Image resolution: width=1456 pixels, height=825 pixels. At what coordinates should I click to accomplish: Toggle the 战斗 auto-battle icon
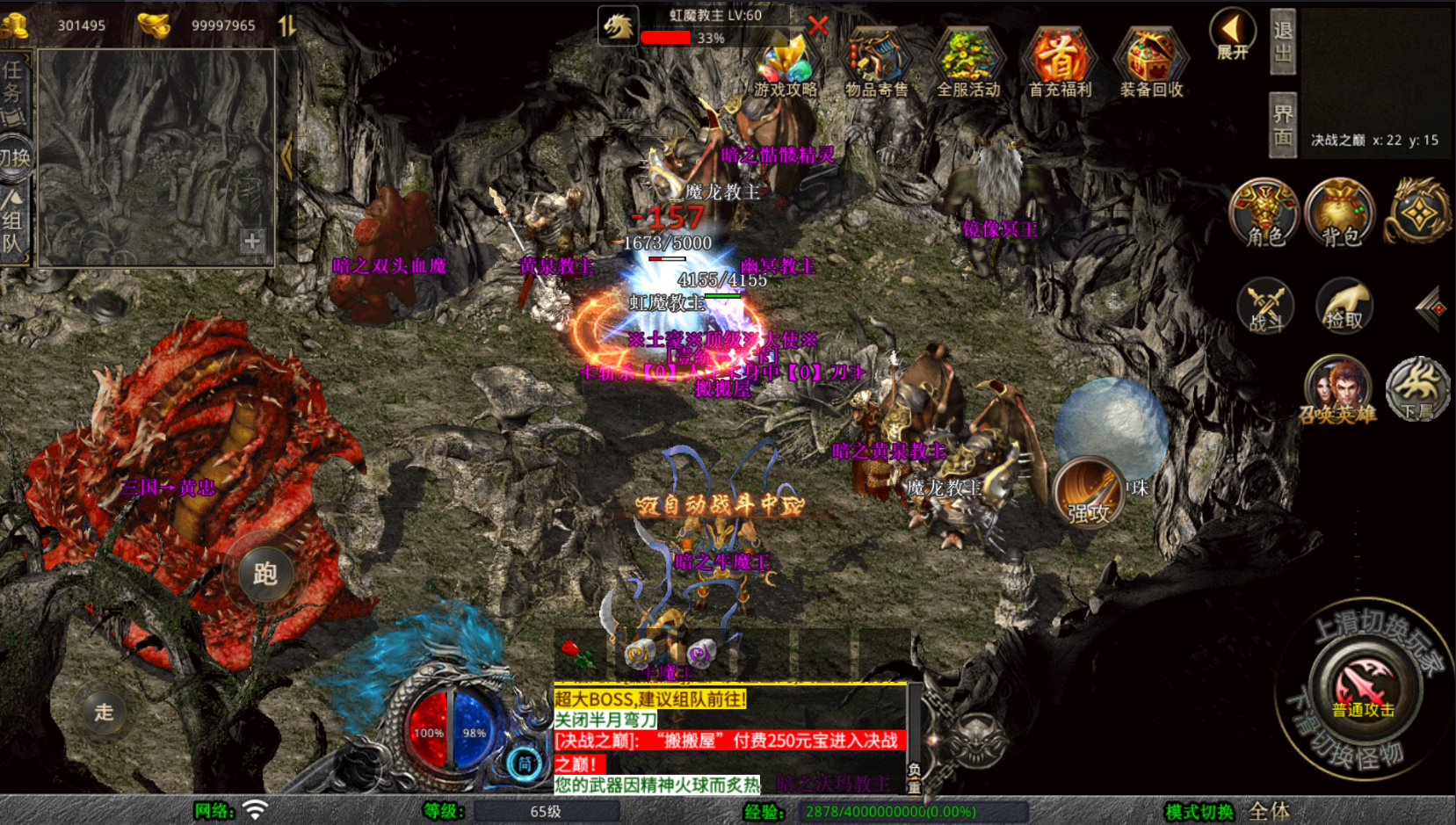[x=1265, y=307]
